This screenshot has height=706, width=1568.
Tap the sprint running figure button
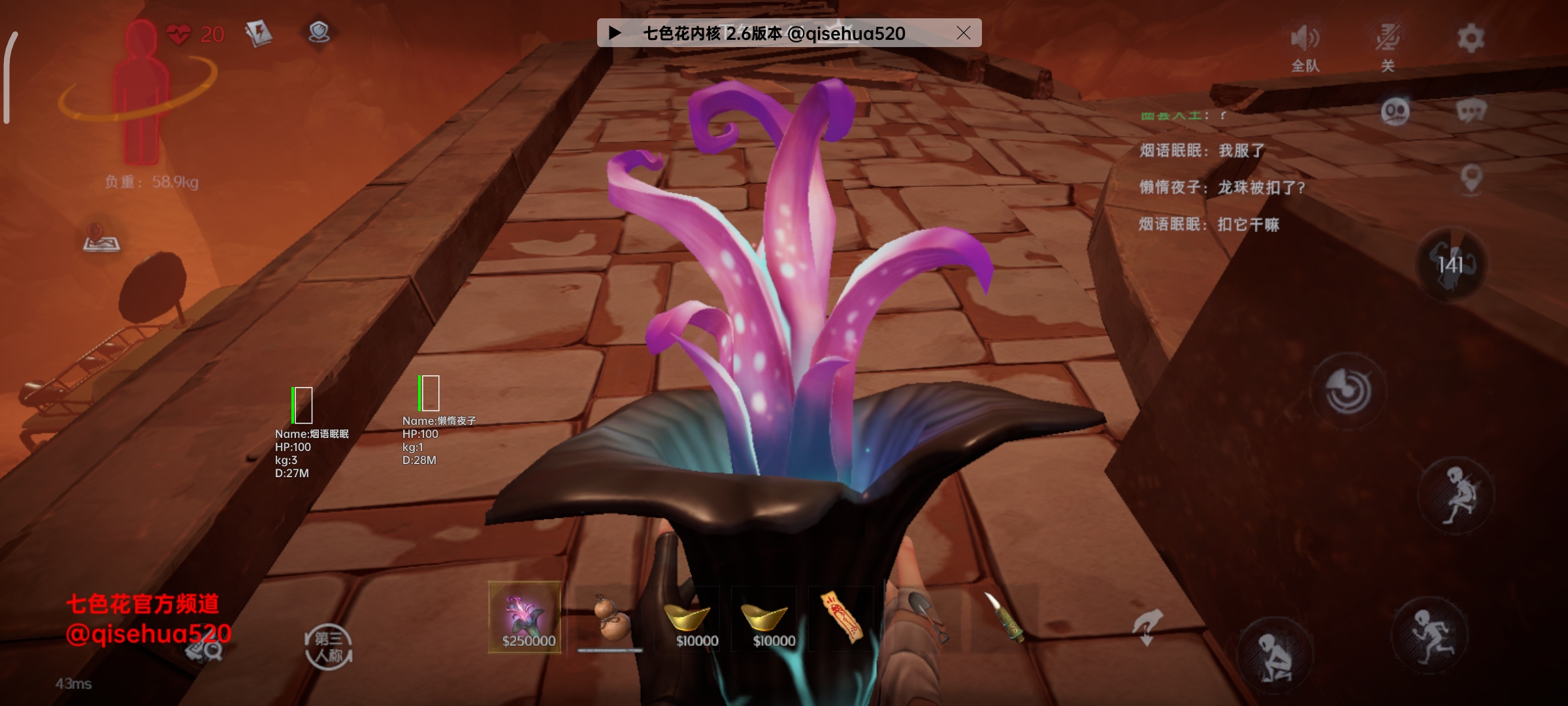tap(1430, 633)
